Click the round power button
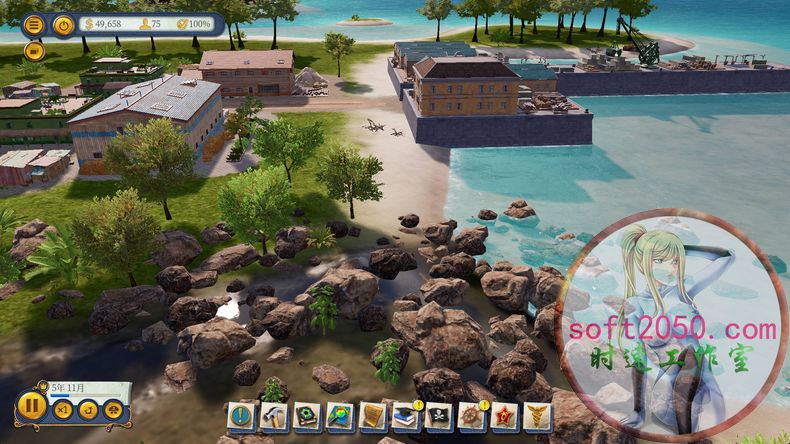The height and width of the screenshot is (444, 790). pos(63,25)
